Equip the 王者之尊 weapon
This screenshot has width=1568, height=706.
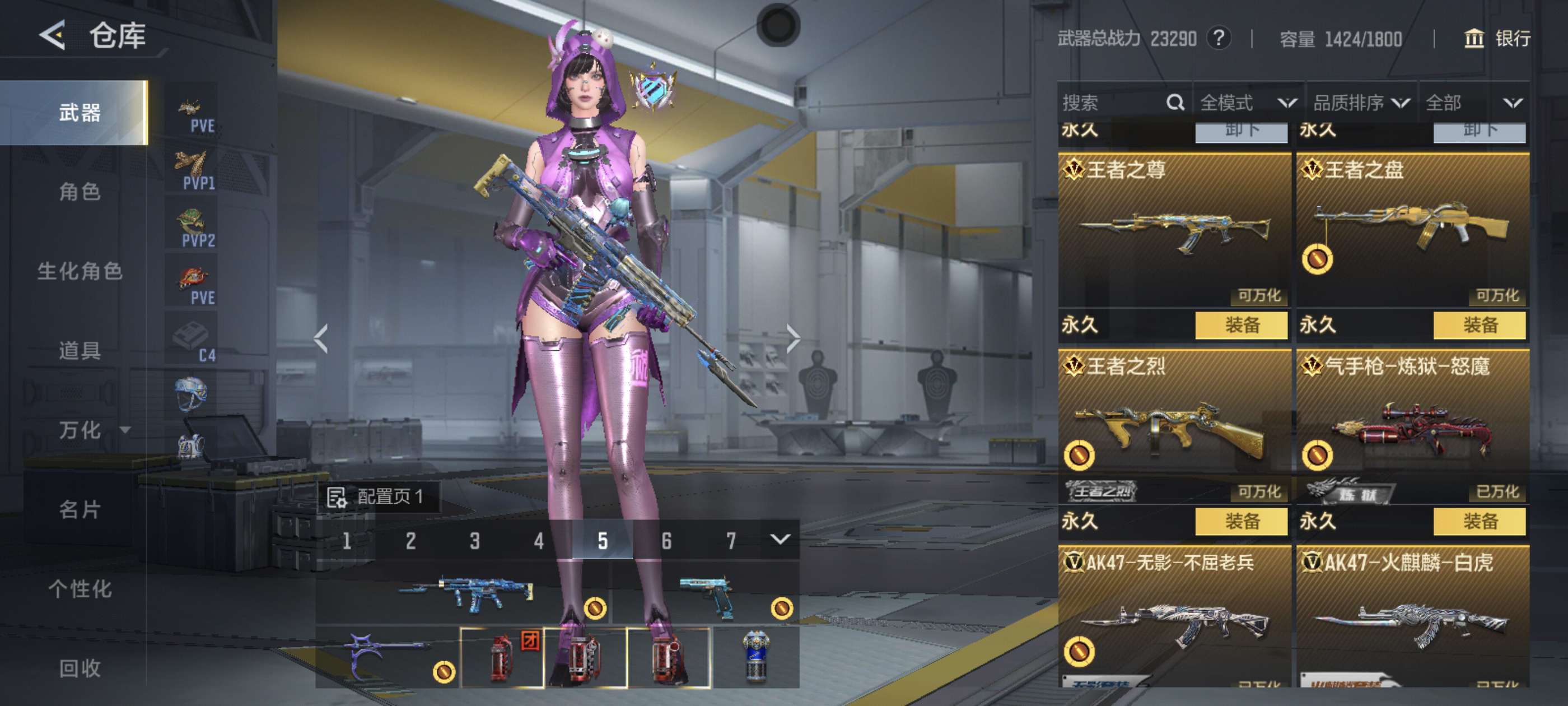(x=1241, y=324)
